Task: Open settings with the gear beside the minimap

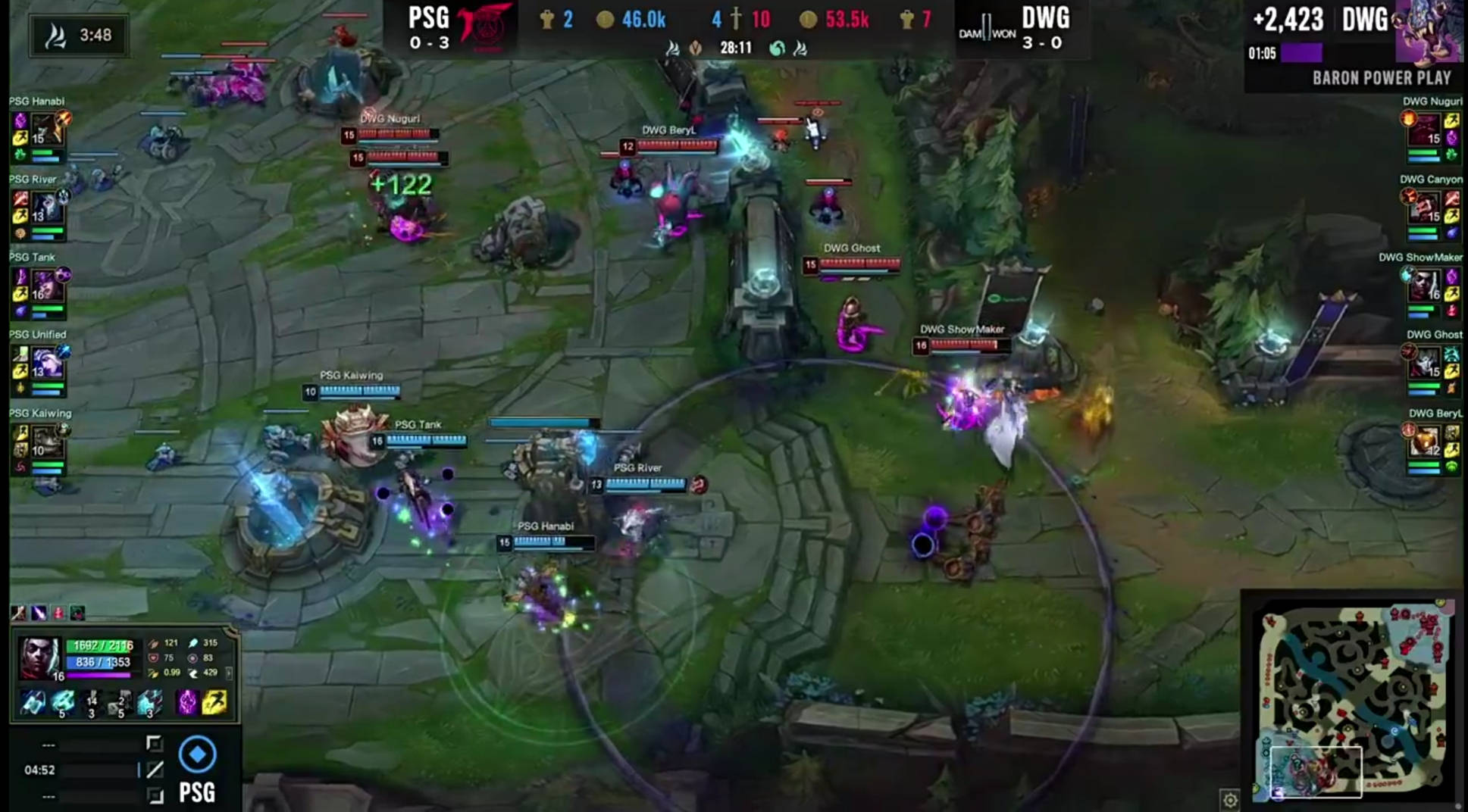Action: (1230, 800)
